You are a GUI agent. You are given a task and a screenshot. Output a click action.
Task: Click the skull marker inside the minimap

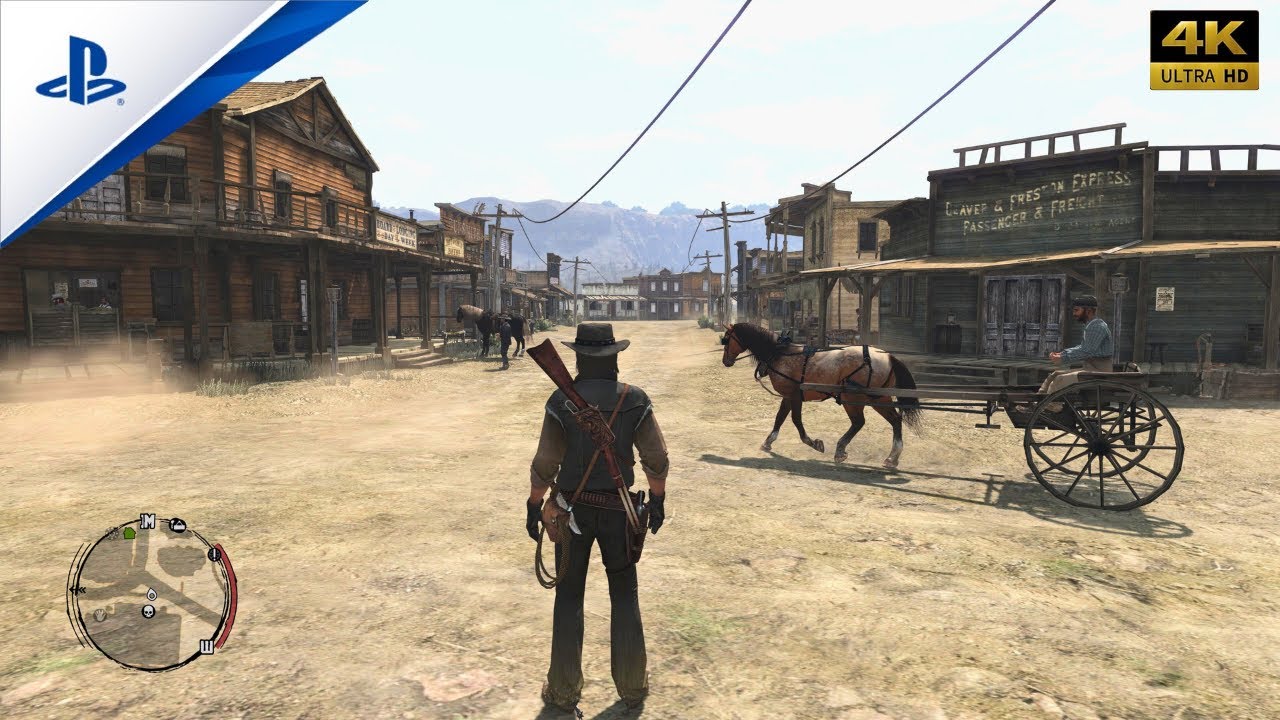point(147,612)
